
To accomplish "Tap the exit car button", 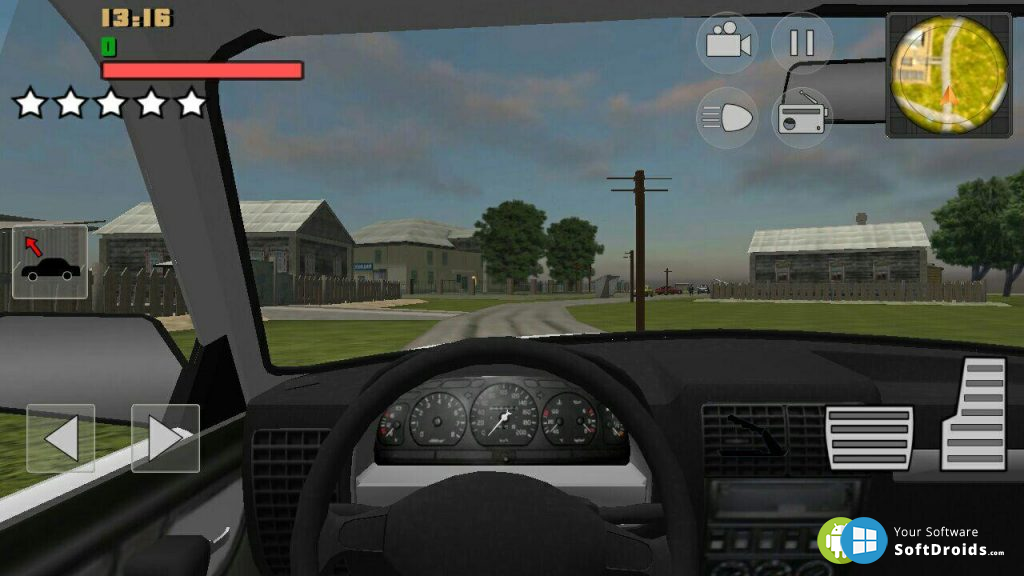I will tap(50, 262).
